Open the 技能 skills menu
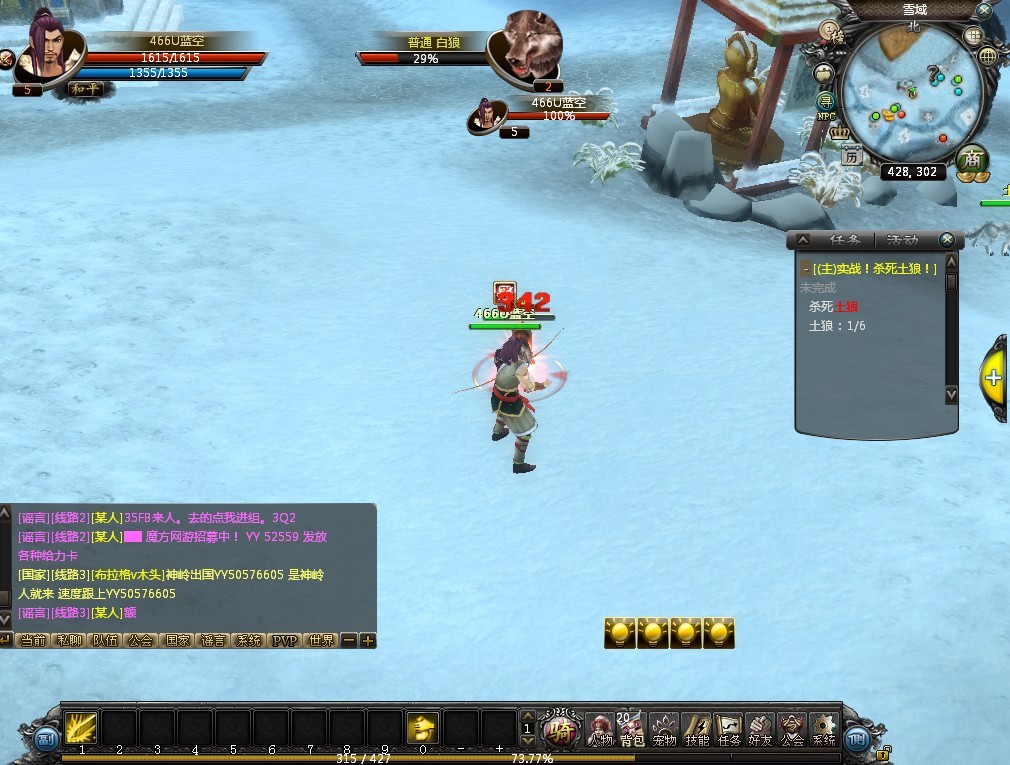 (x=696, y=729)
